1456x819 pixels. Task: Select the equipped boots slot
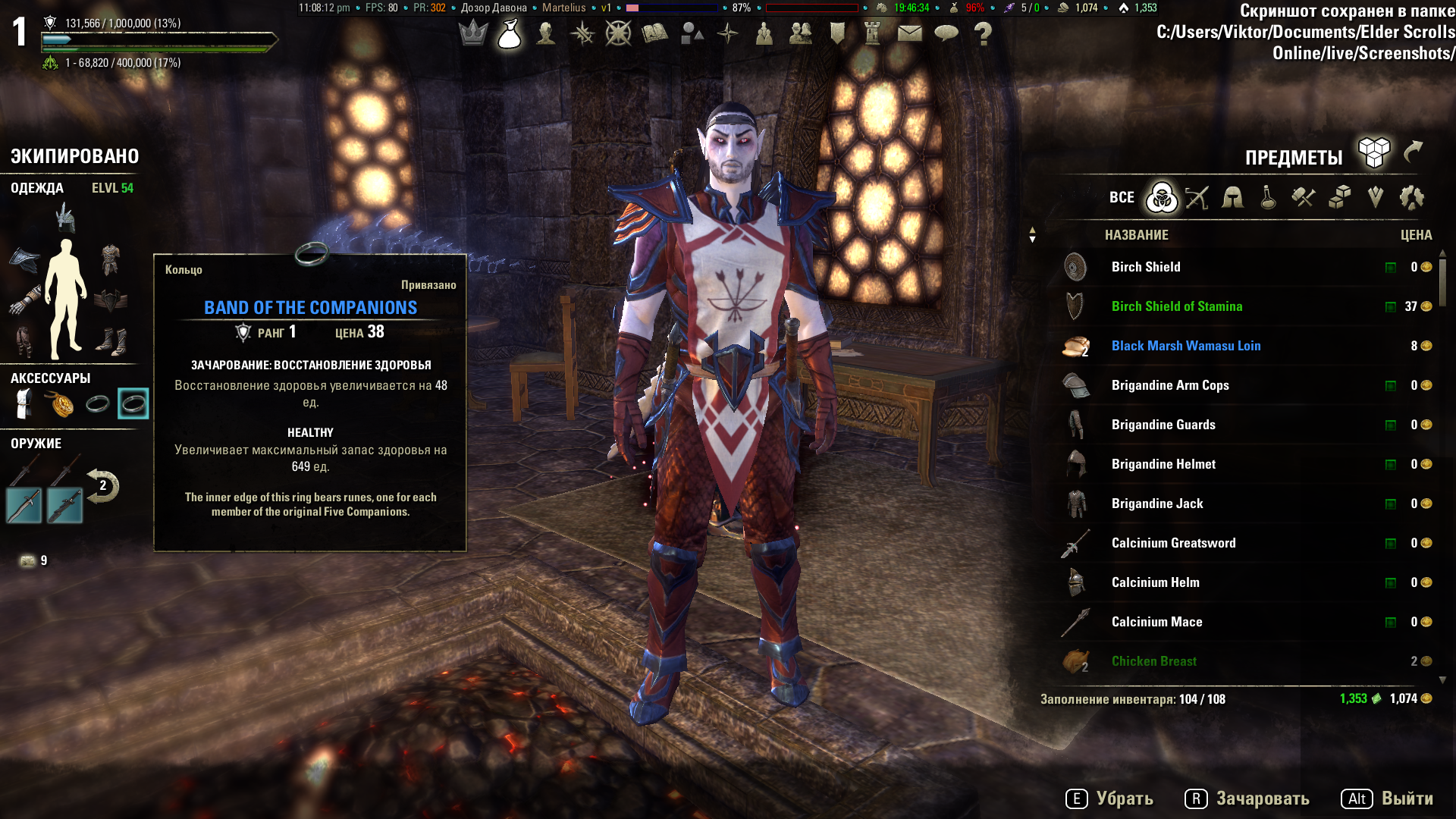click(x=111, y=341)
